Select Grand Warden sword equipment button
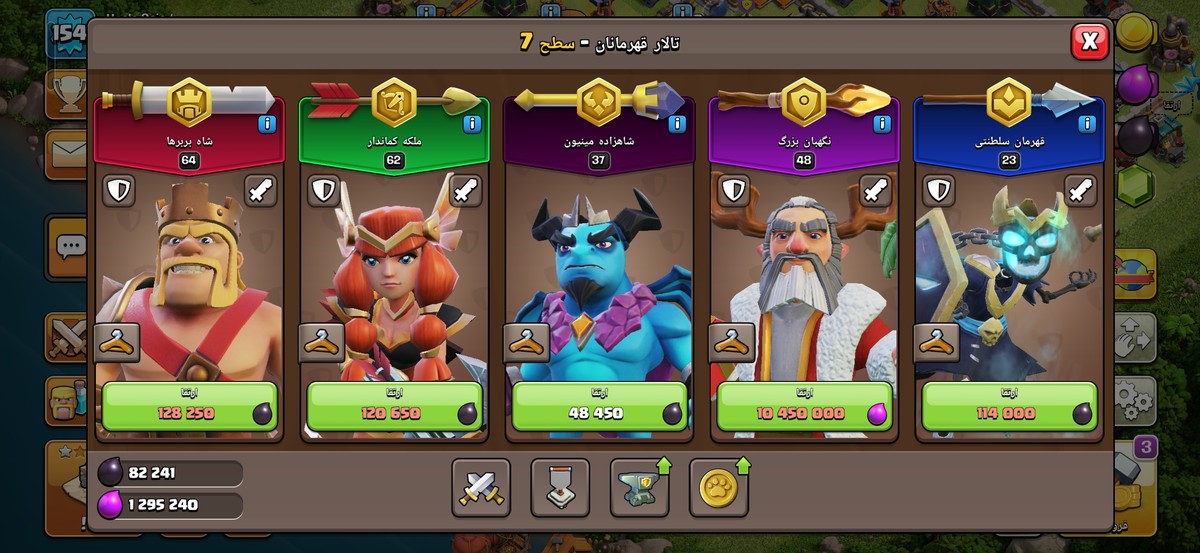The image size is (1200, 553). (875, 191)
